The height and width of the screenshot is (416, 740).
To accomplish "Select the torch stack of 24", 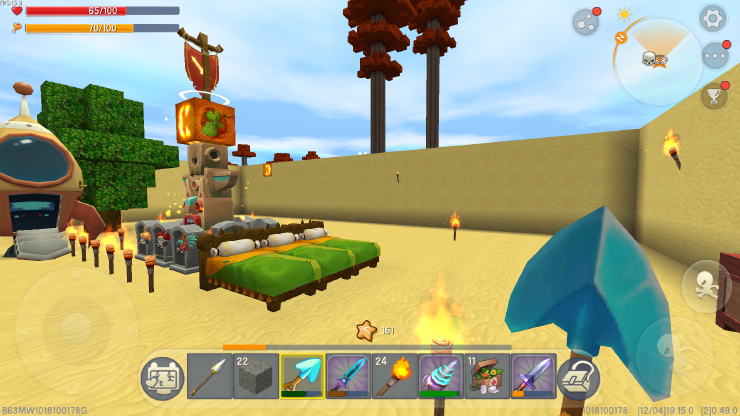I will coord(394,377).
